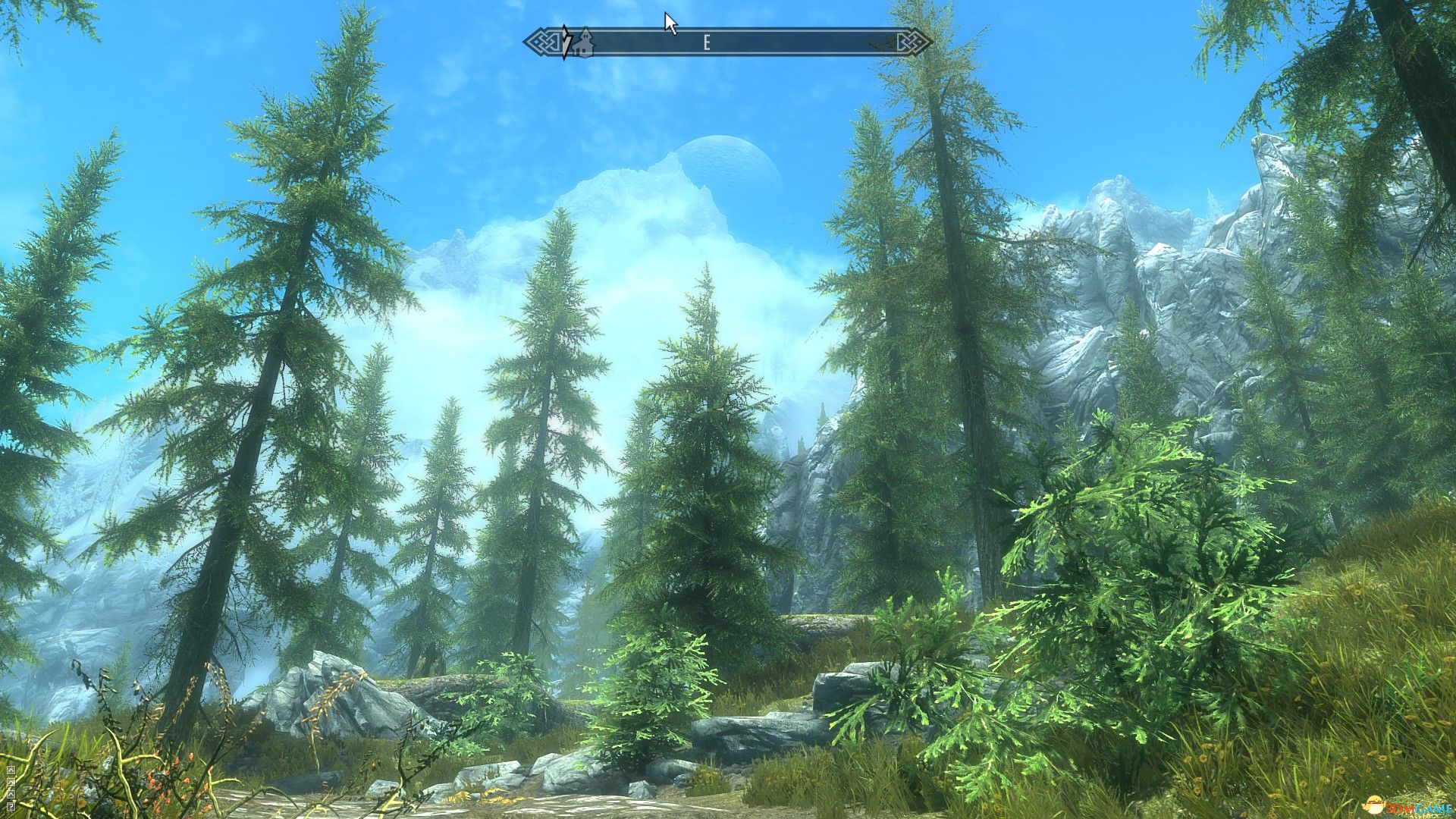1456x819 pixels.
Task: Select the quest arrow marker on the compass
Action: 566,42
